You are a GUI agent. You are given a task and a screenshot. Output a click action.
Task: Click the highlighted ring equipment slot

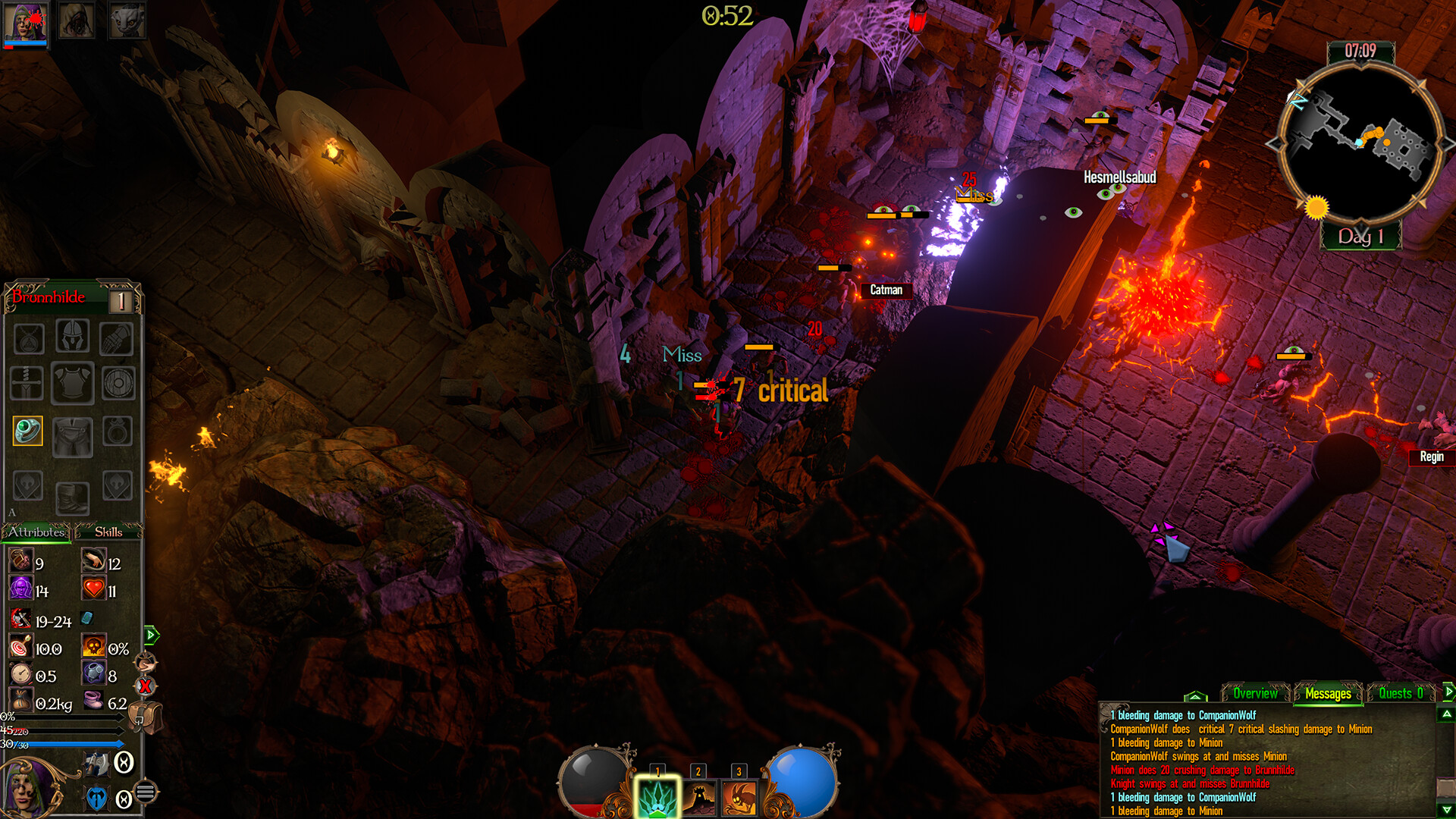coord(28,431)
